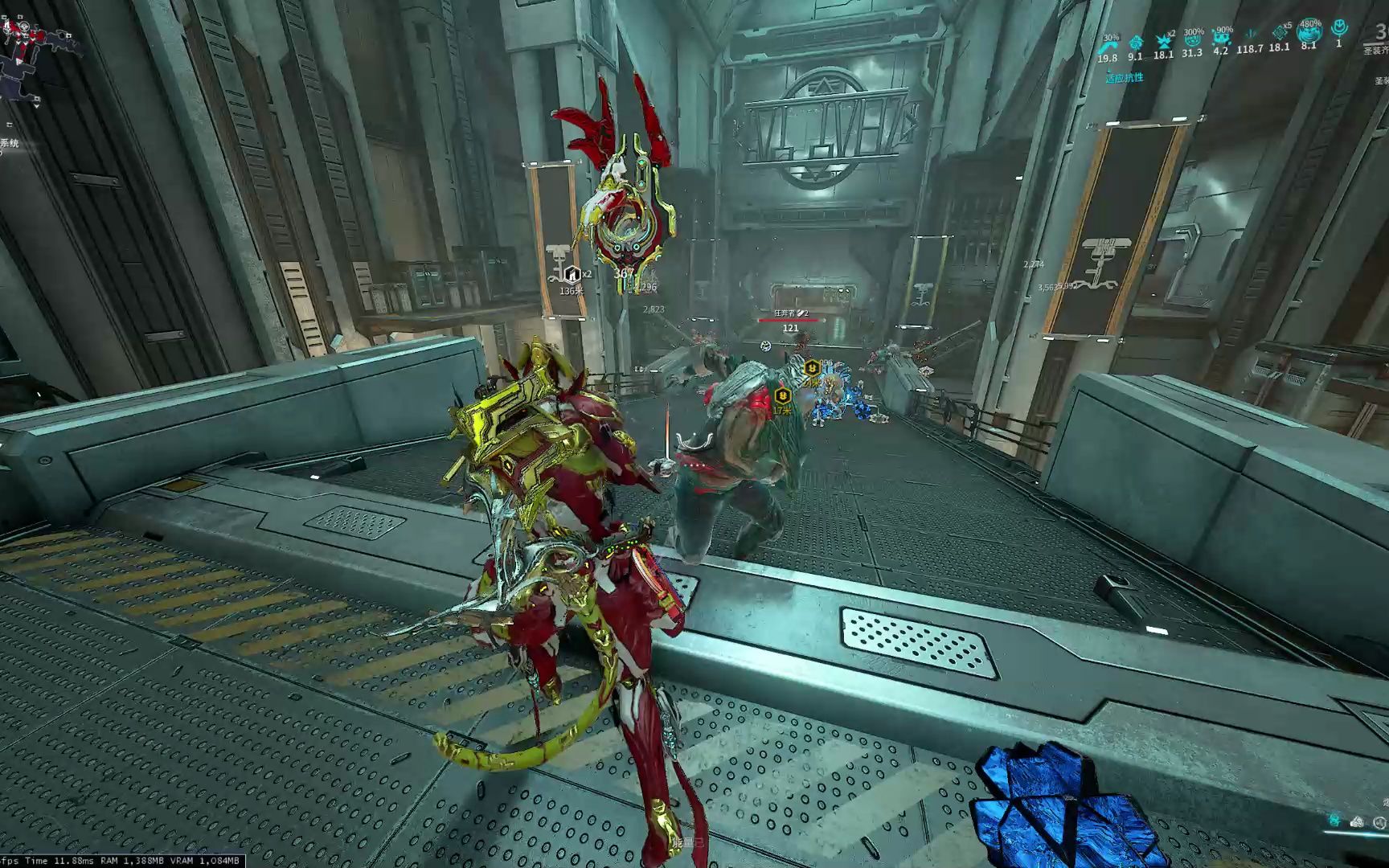Activate the white circular ring ability icon

coord(1379,821)
